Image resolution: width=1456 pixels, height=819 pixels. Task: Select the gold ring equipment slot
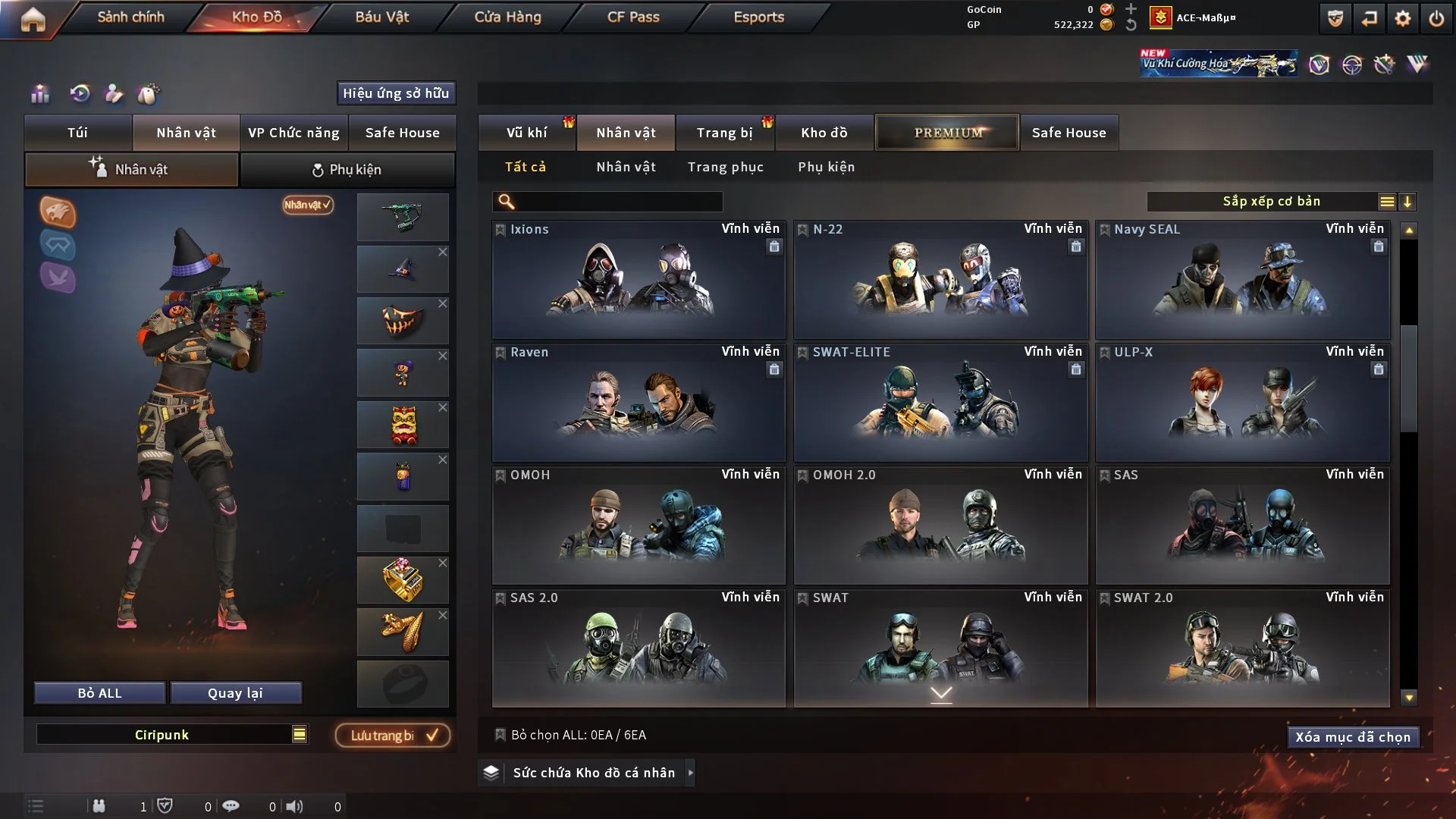pos(402,580)
